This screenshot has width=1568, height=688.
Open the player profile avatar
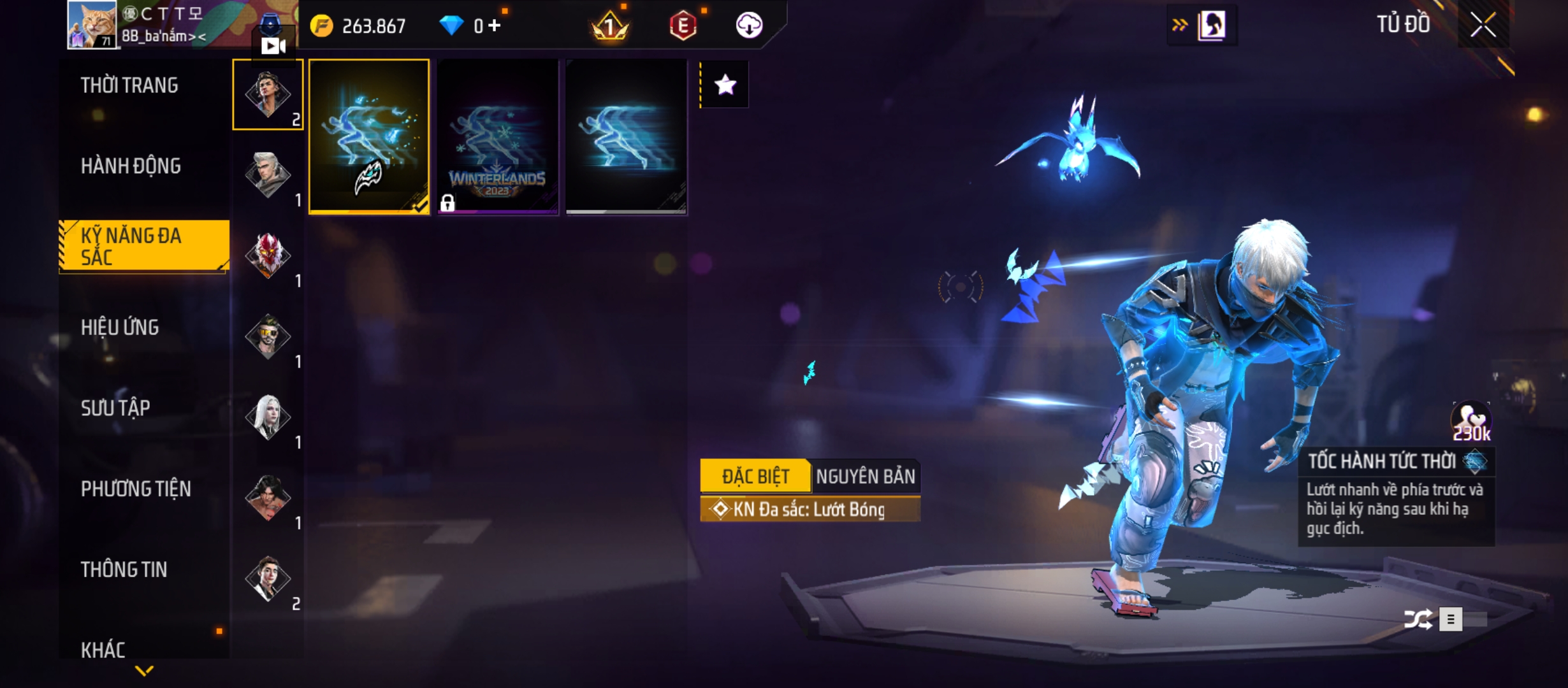click(92, 24)
